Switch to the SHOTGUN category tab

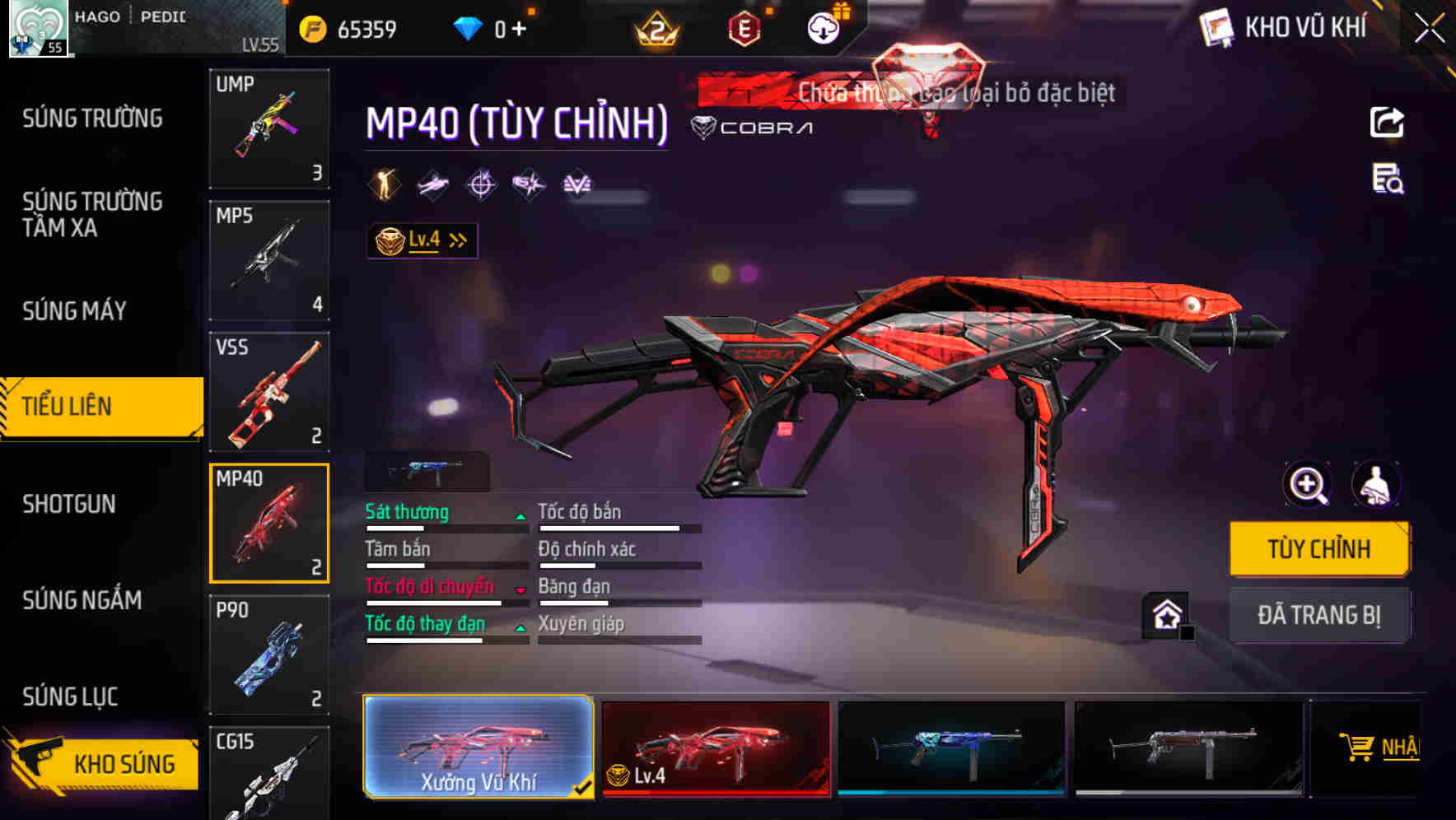pyautogui.click(x=68, y=503)
